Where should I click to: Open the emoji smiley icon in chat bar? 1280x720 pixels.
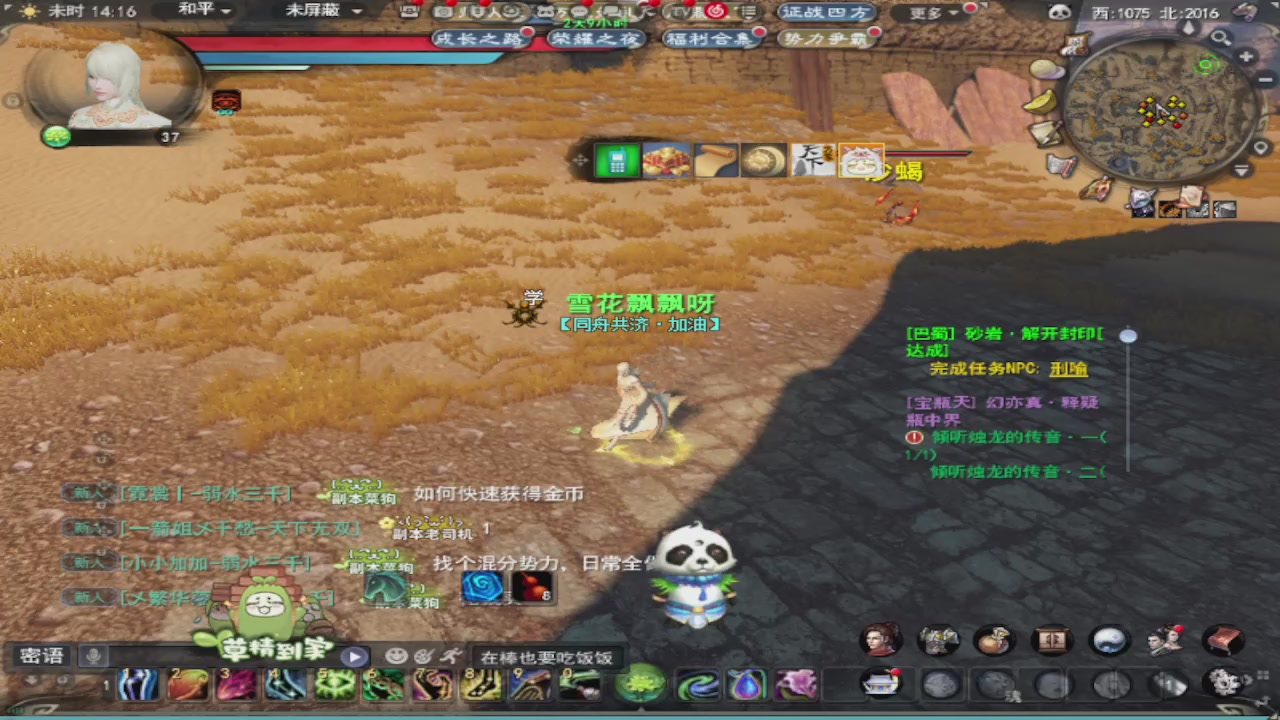coord(397,655)
